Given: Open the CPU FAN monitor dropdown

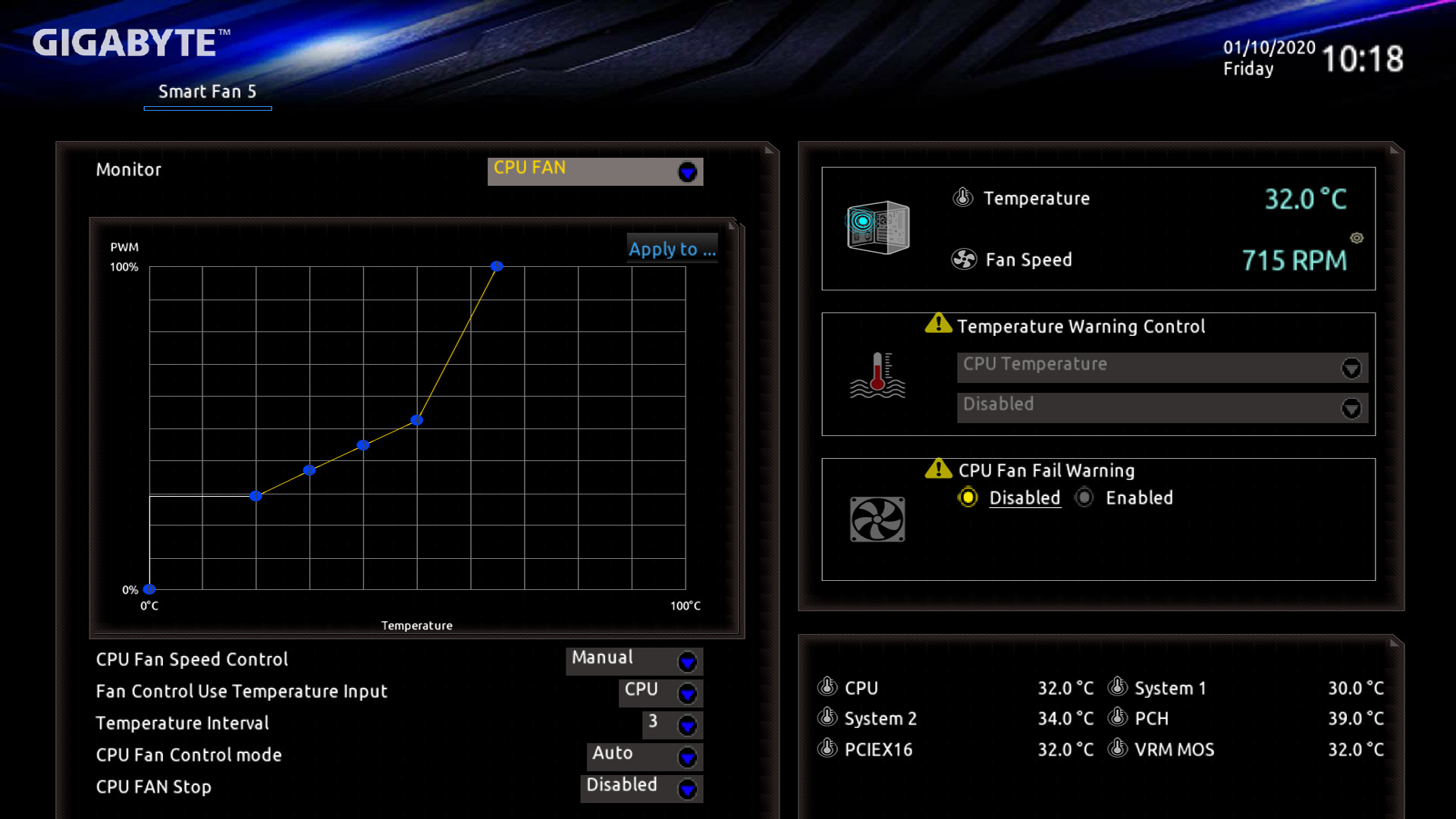Looking at the screenshot, I should (595, 171).
